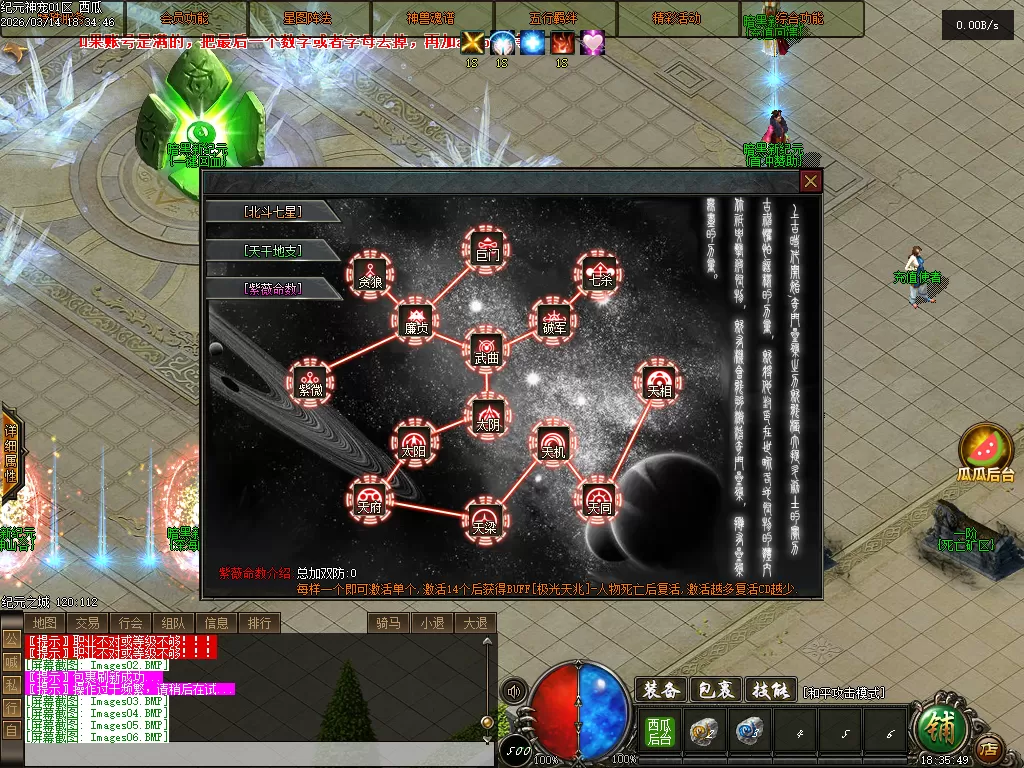Screen dimensions: 1024x768
Task: Choose the 紫微 star node
Action: coord(311,383)
